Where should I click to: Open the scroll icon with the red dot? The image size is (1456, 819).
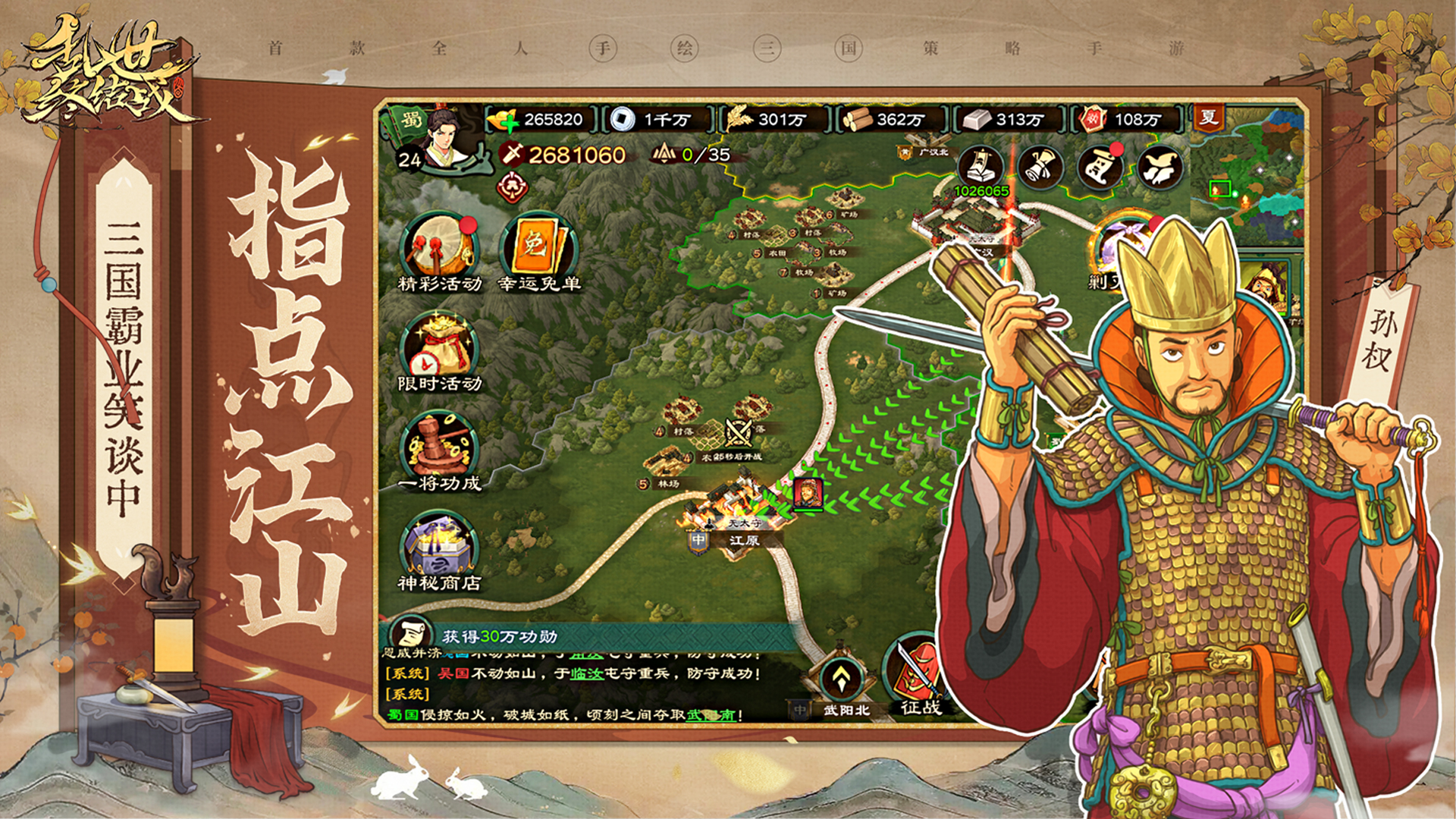(x=1100, y=167)
